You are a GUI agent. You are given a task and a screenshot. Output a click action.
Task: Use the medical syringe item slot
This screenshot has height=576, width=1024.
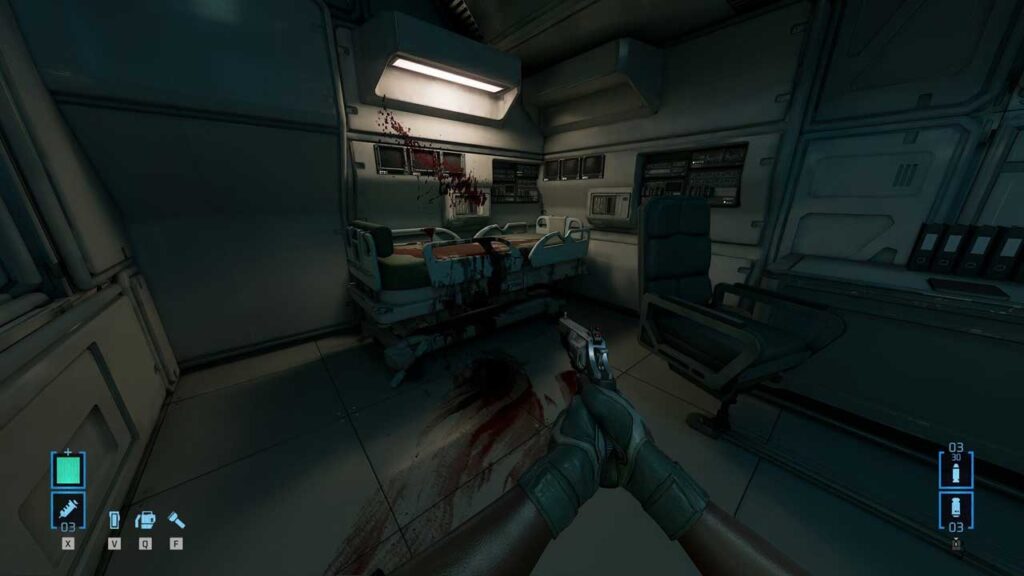pyautogui.click(x=68, y=509)
